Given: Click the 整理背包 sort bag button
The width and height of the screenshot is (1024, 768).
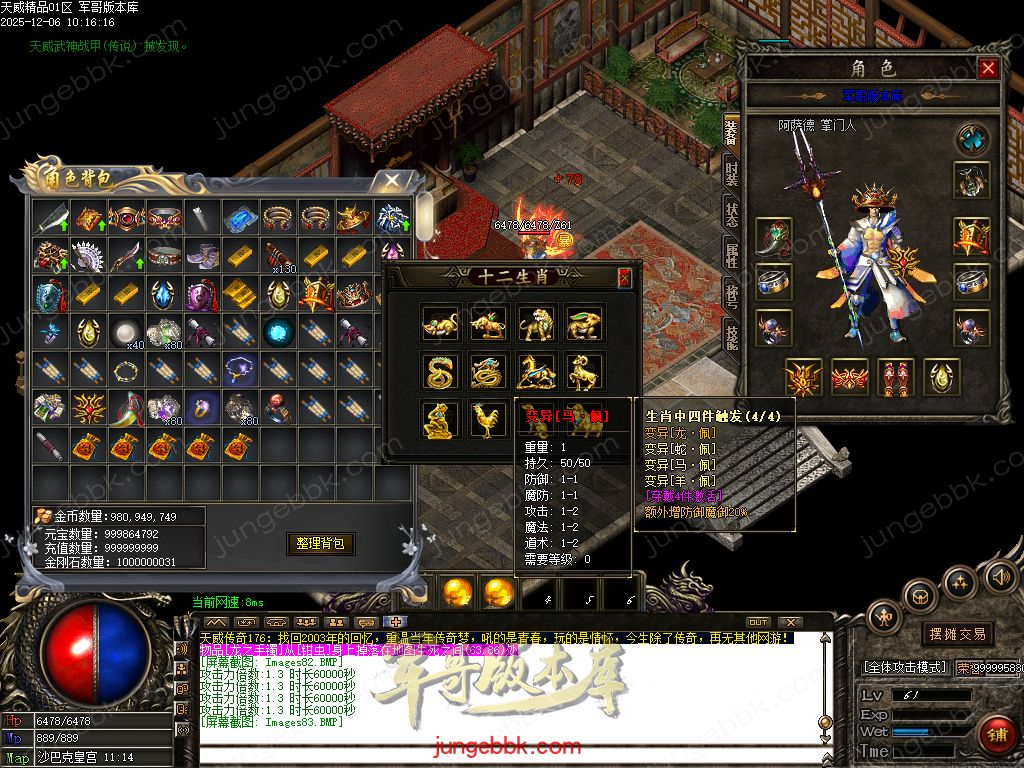Looking at the screenshot, I should pos(321,543).
